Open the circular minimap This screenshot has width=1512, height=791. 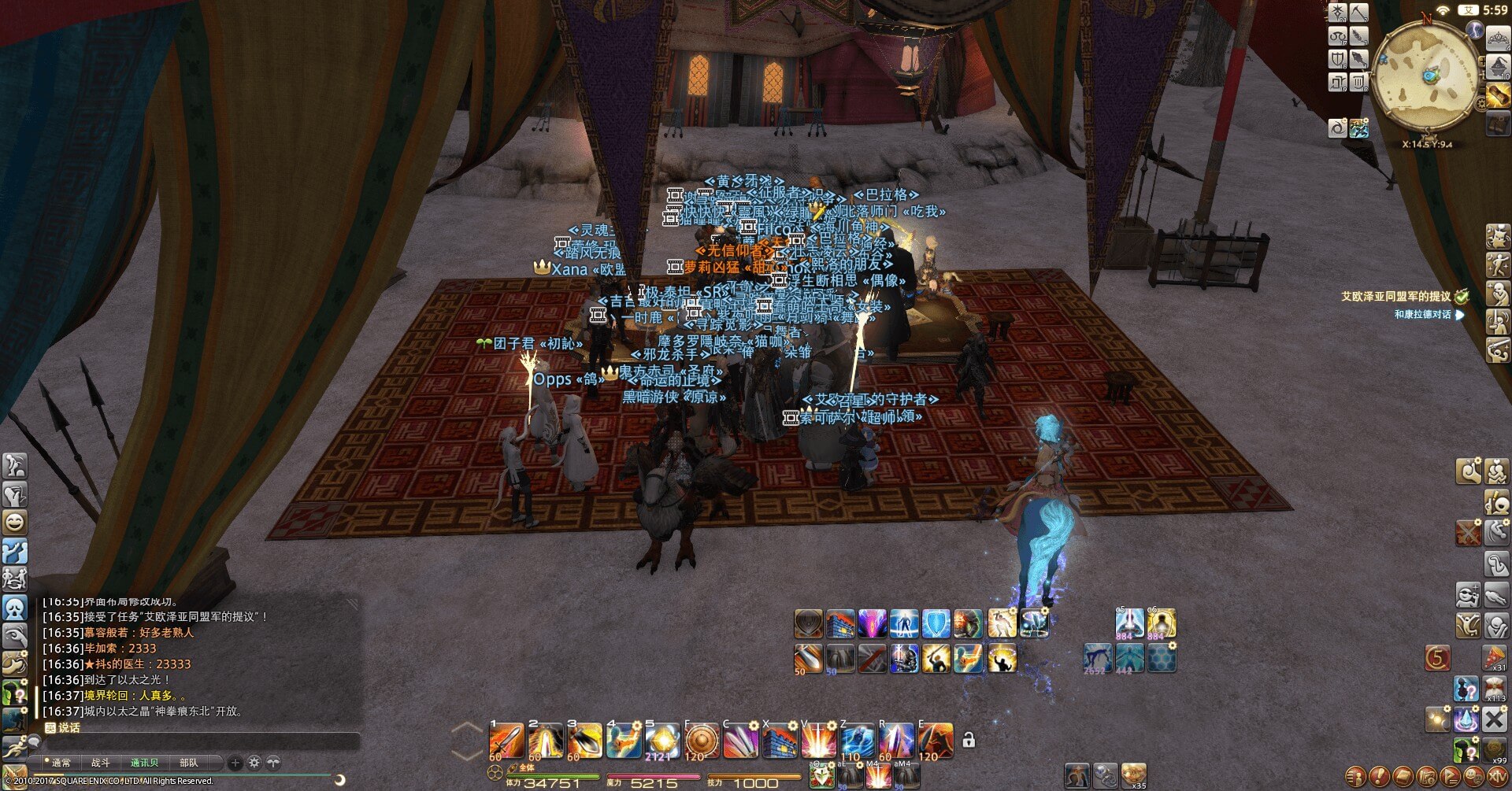(1426, 76)
